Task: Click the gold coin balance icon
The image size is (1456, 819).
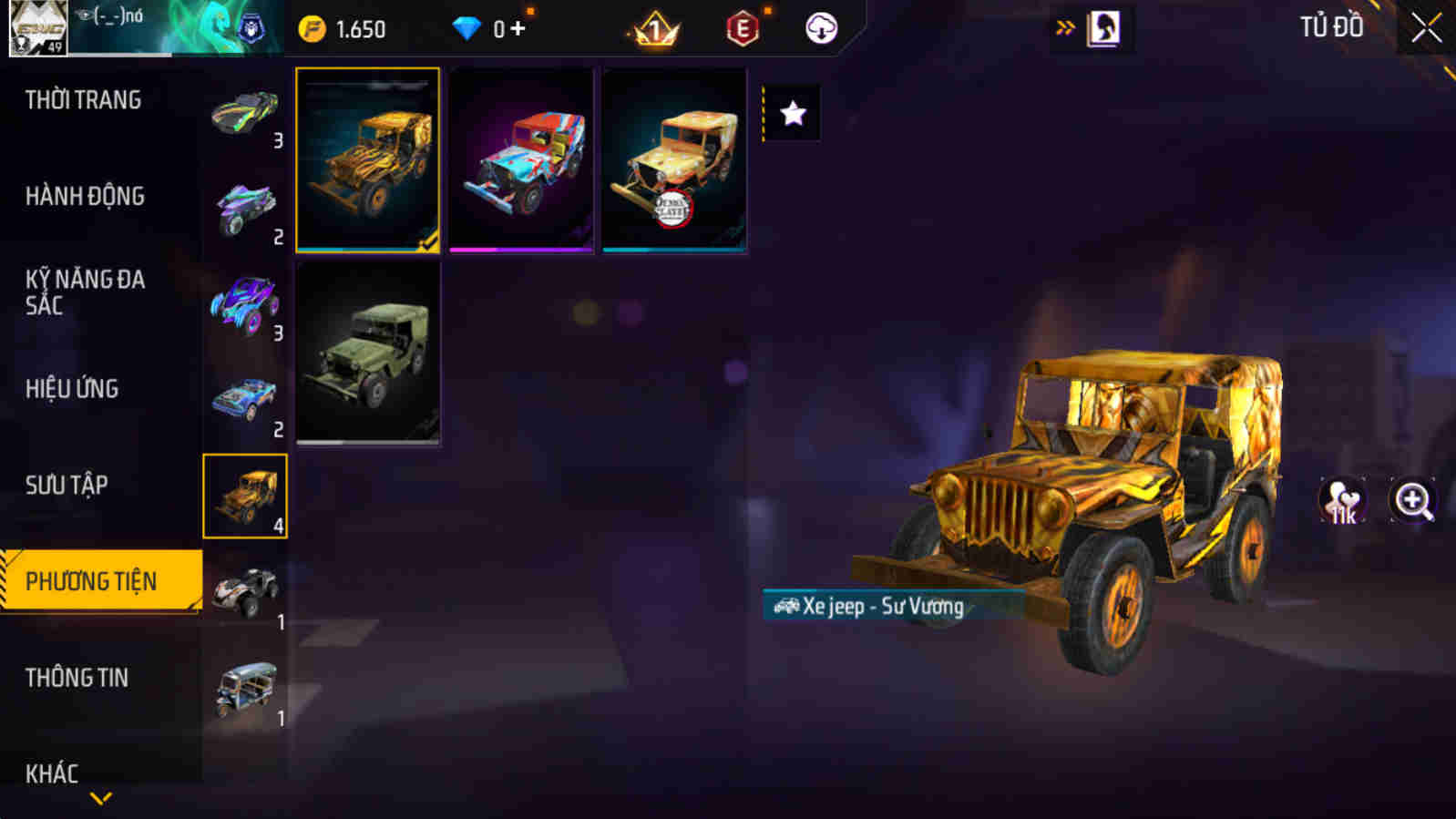Action: [313, 27]
